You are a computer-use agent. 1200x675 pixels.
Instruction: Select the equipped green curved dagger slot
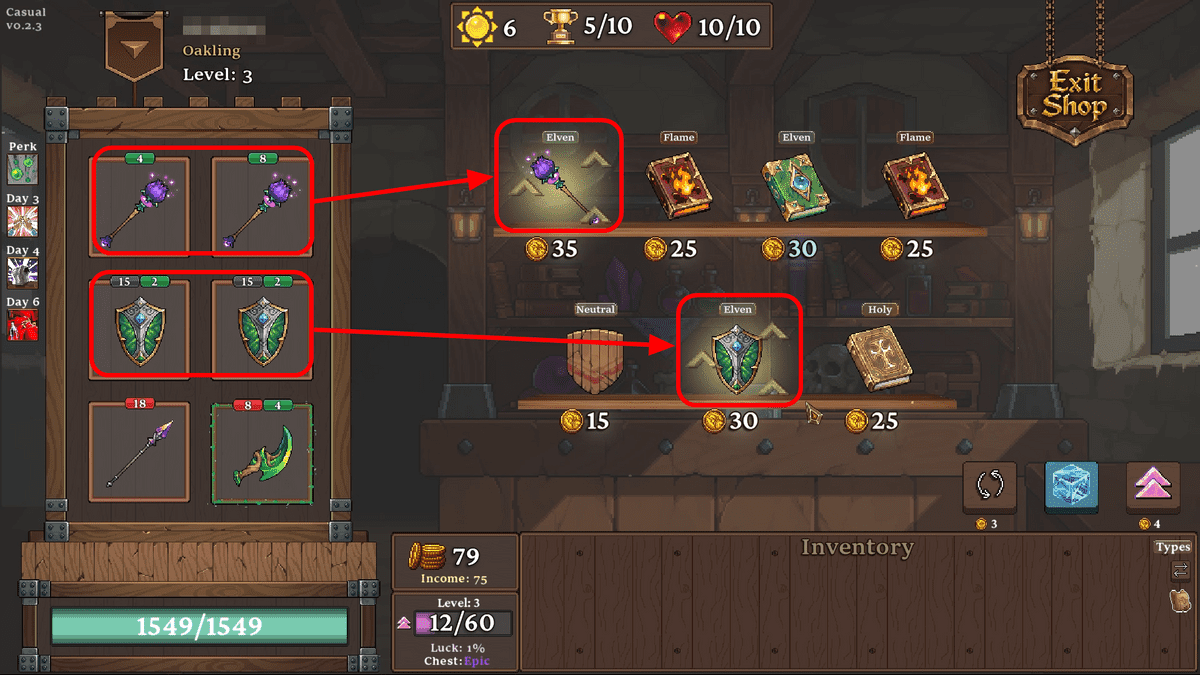(262, 452)
